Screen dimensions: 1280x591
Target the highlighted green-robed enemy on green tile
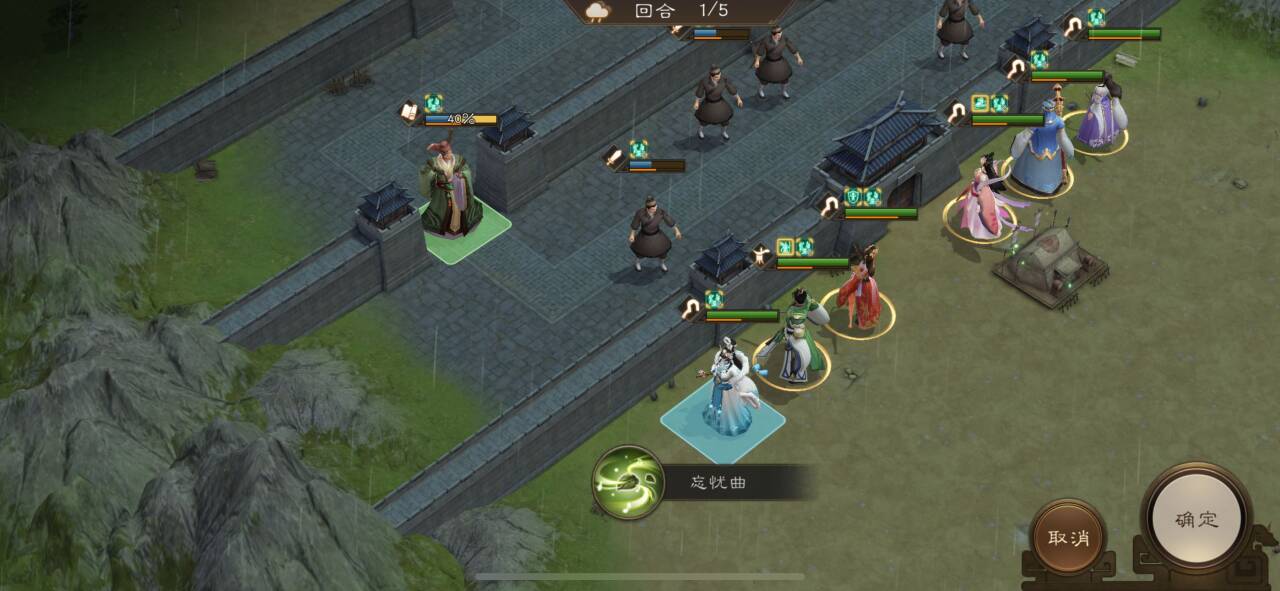click(450, 195)
